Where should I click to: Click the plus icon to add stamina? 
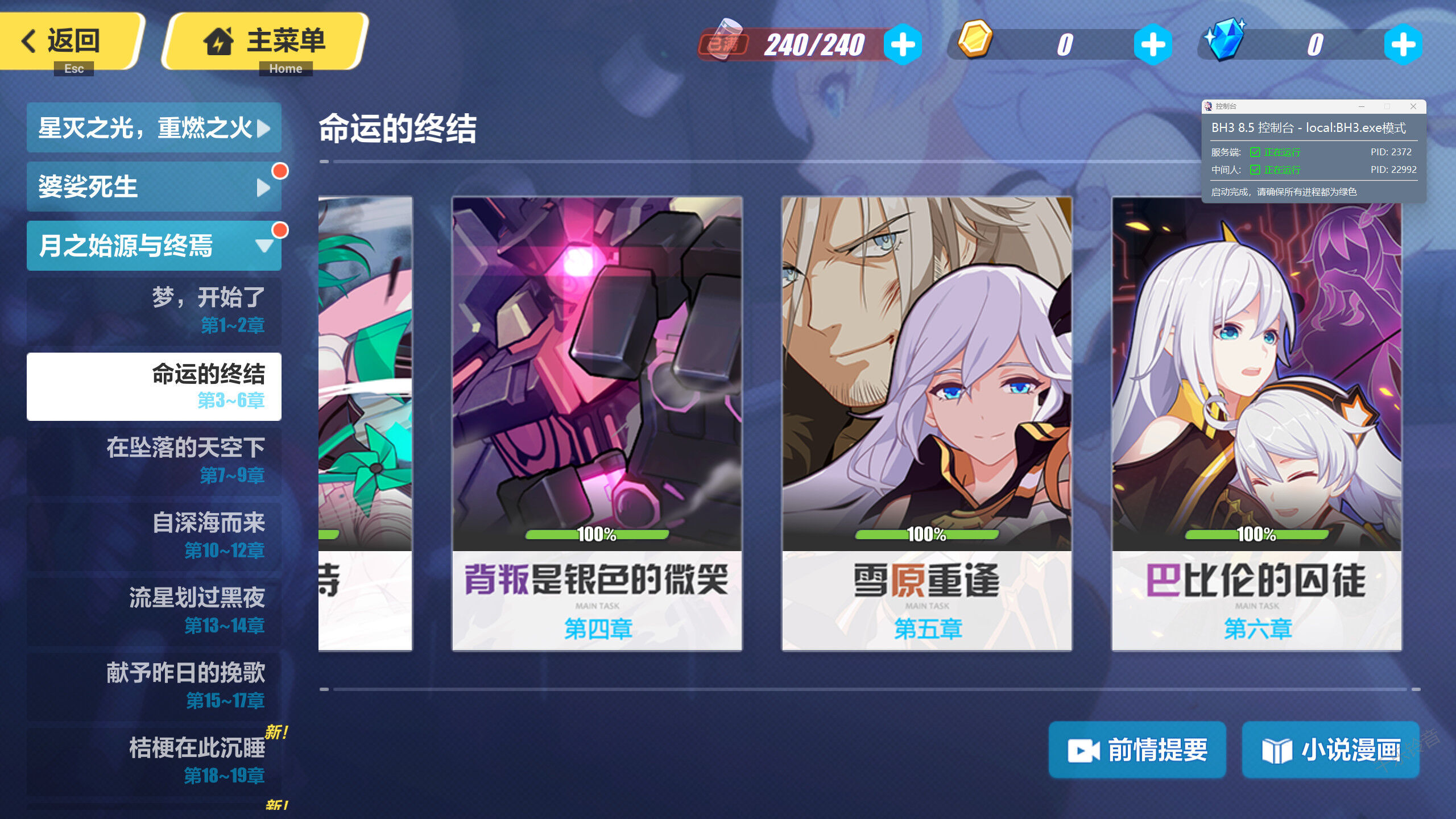tap(904, 44)
